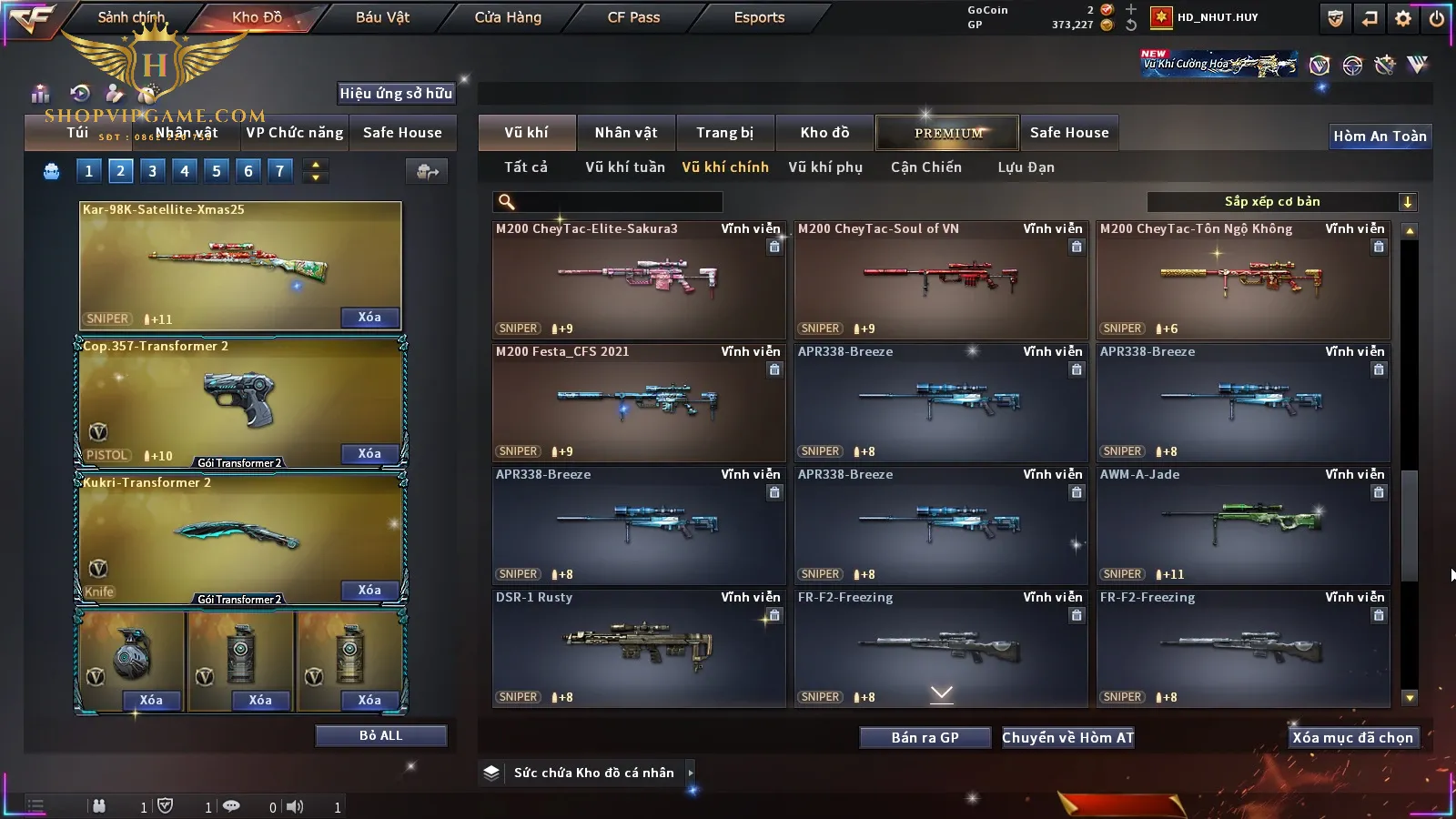Image resolution: width=1456 pixels, height=819 pixels.
Task: Open the Cửa Hàng shop menu
Action: coord(508,17)
